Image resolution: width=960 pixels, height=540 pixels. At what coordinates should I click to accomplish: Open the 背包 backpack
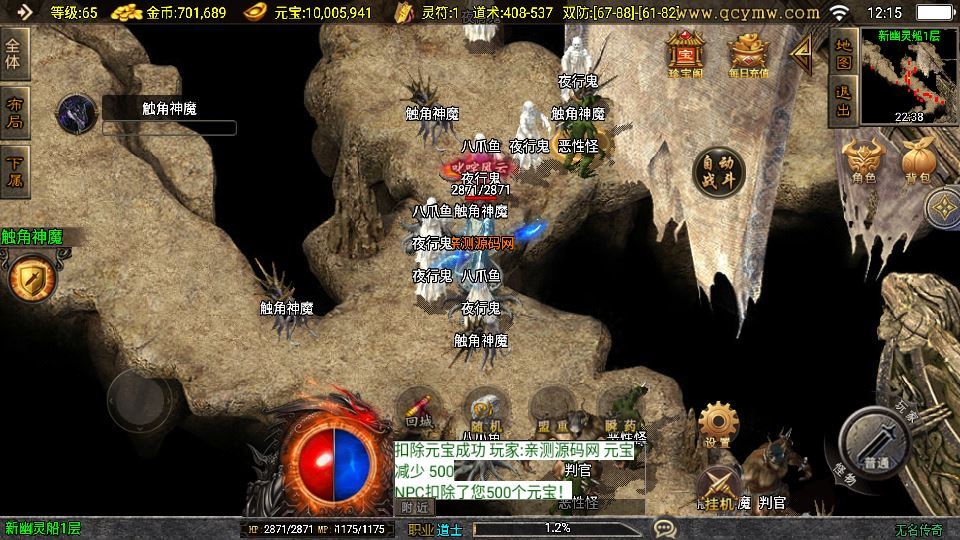tap(917, 162)
